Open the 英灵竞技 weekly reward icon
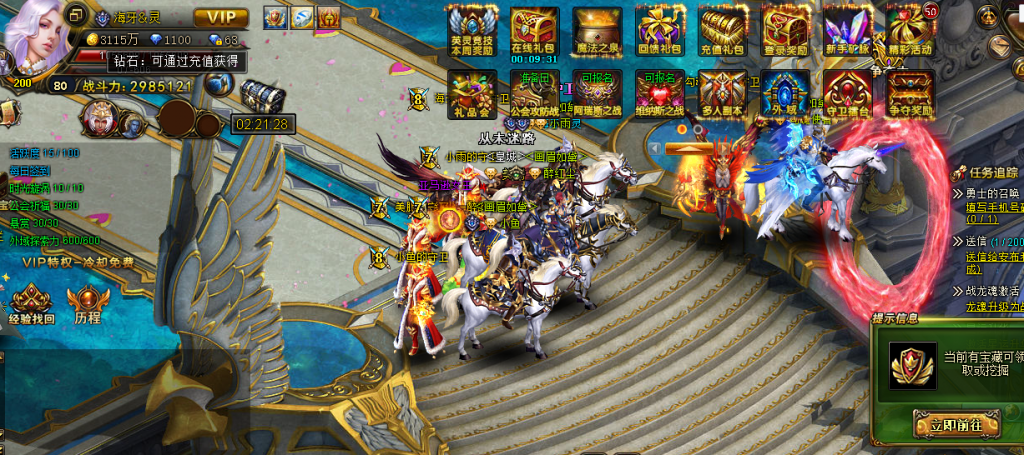 point(472,29)
